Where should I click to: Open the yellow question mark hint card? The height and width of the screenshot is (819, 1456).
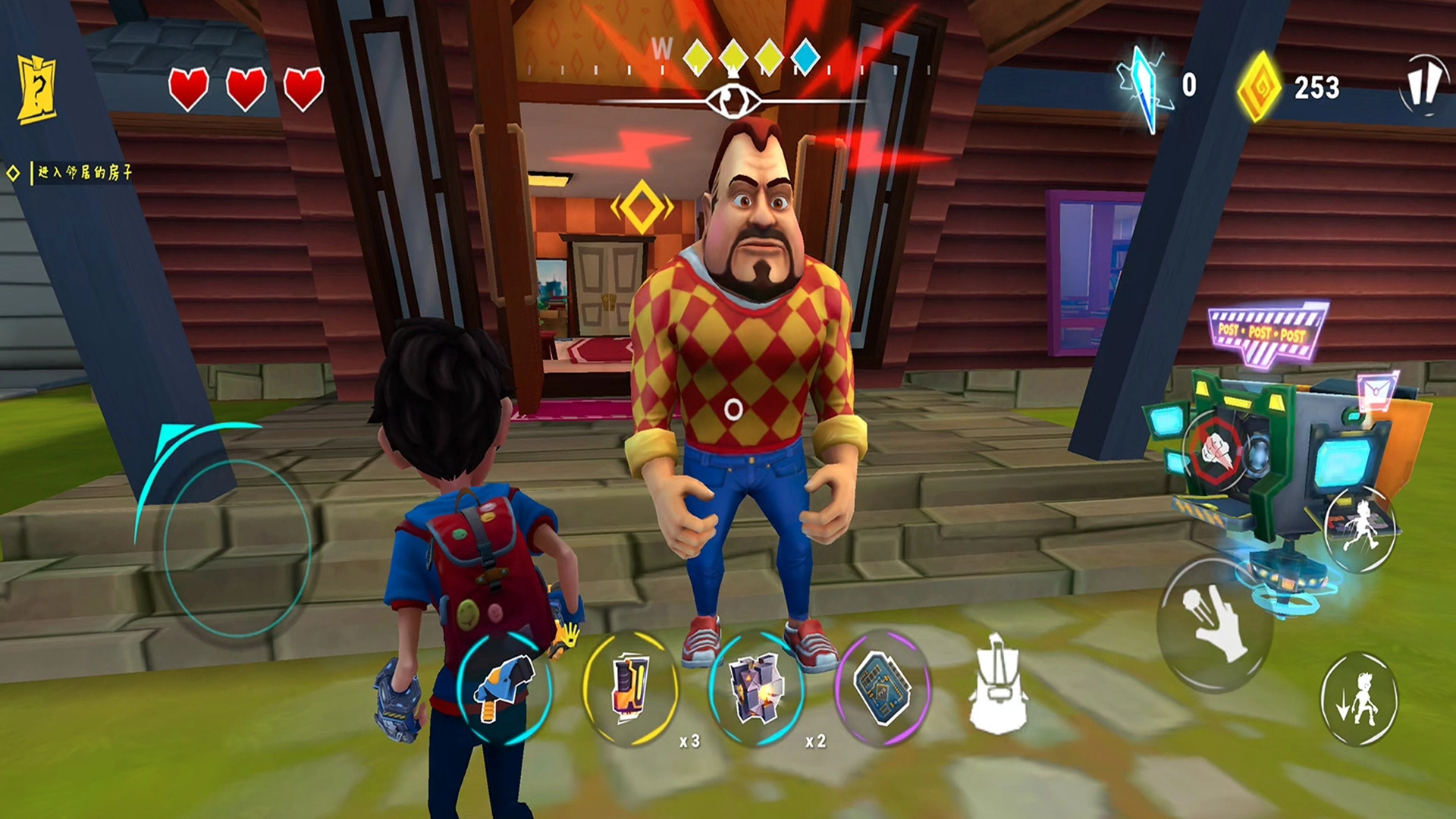pos(36,90)
